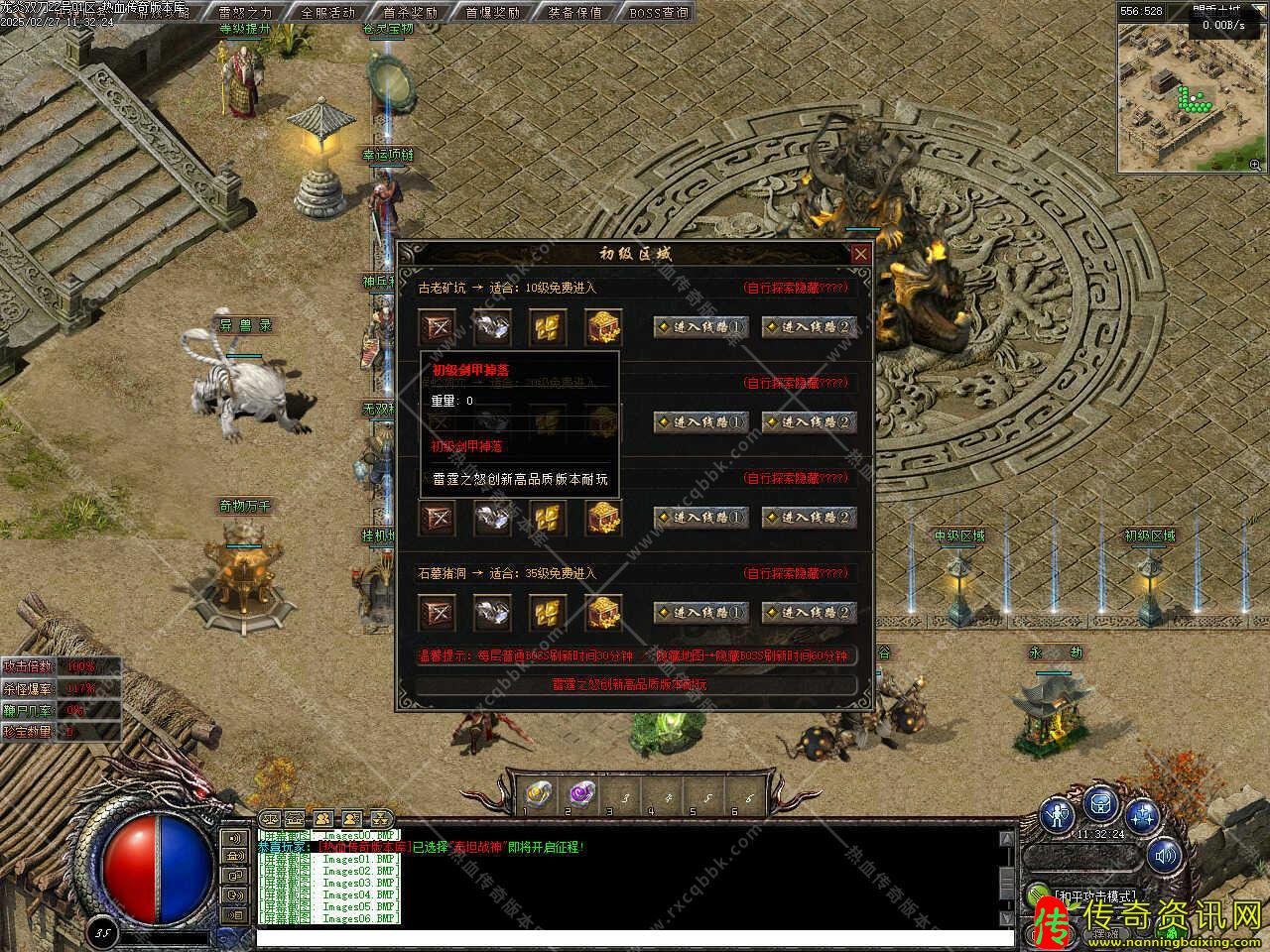This screenshot has width=1270, height=952.
Task: Enter 线路① for 古老矿坑
Action: (x=700, y=327)
